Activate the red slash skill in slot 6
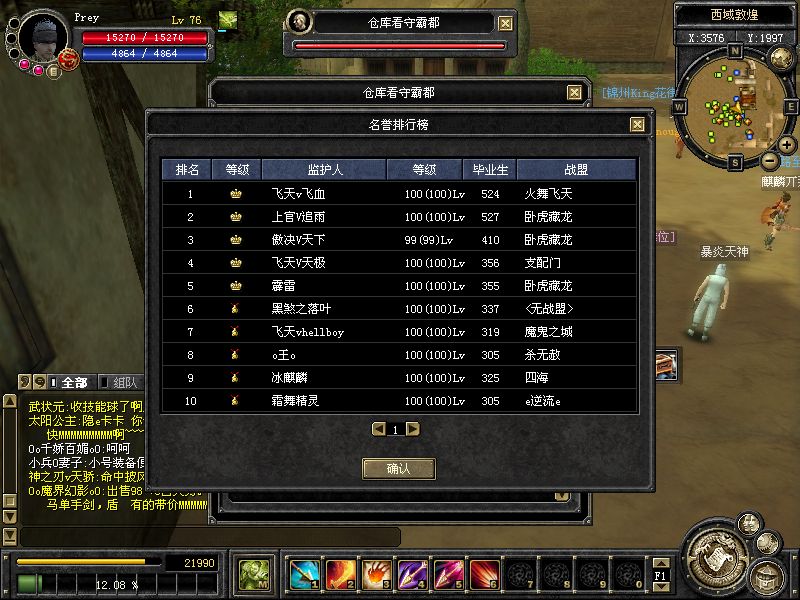The width and height of the screenshot is (800, 600). (x=484, y=574)
